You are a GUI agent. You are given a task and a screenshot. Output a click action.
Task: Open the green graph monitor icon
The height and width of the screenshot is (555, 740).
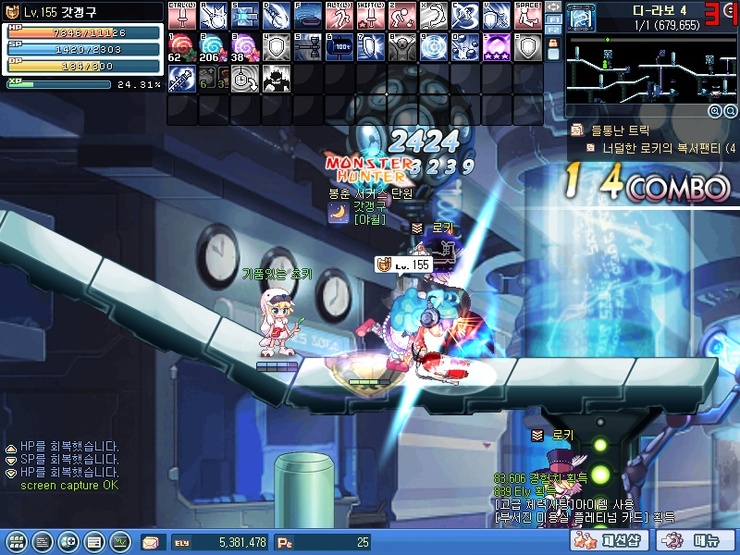coord(121,542)
